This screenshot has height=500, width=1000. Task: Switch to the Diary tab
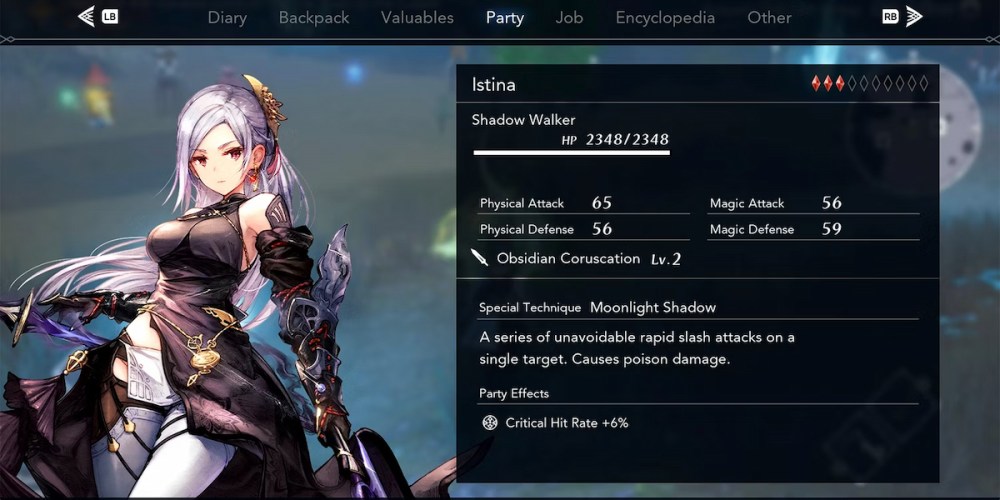[227, 17]
